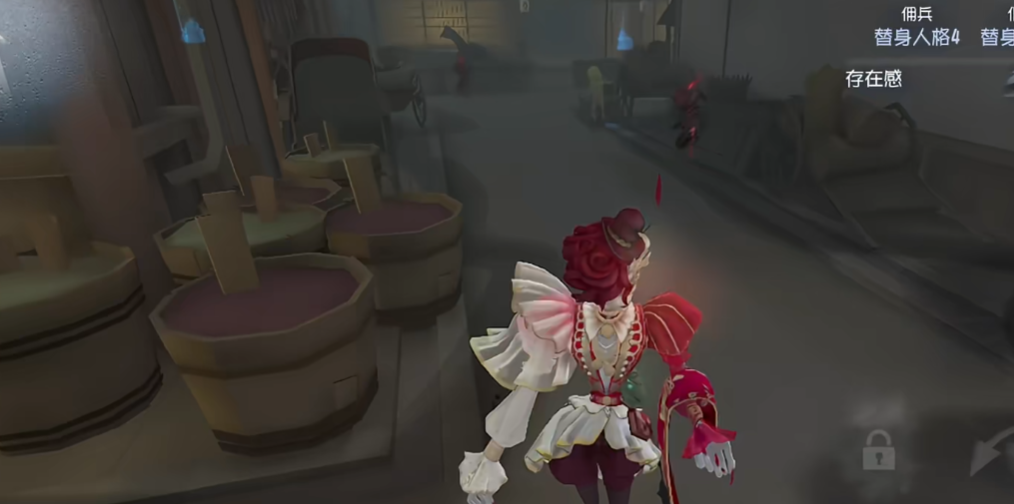Select the 佣兵 替身人格4 teammate entry
1014x504 pixels.
coord(916,27)
